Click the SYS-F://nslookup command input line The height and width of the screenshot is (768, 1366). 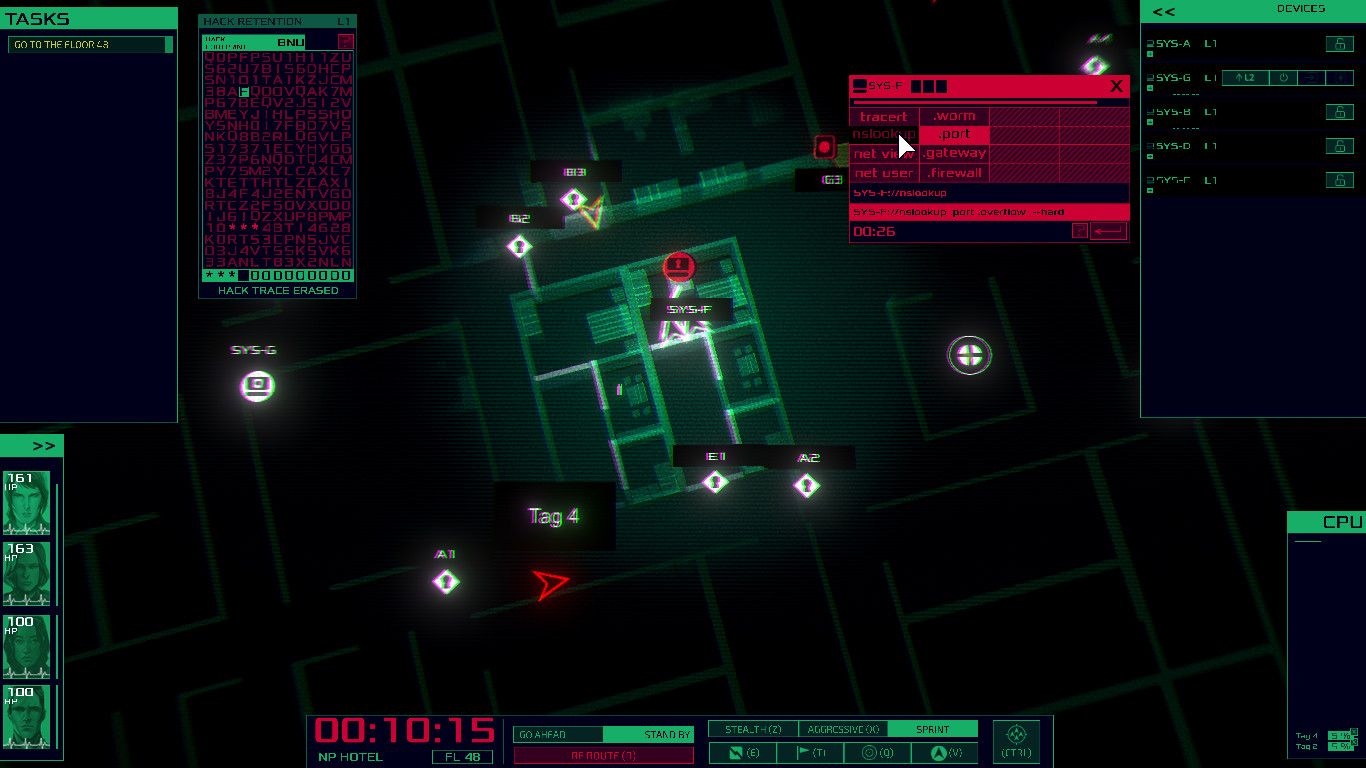pos(899,193)
